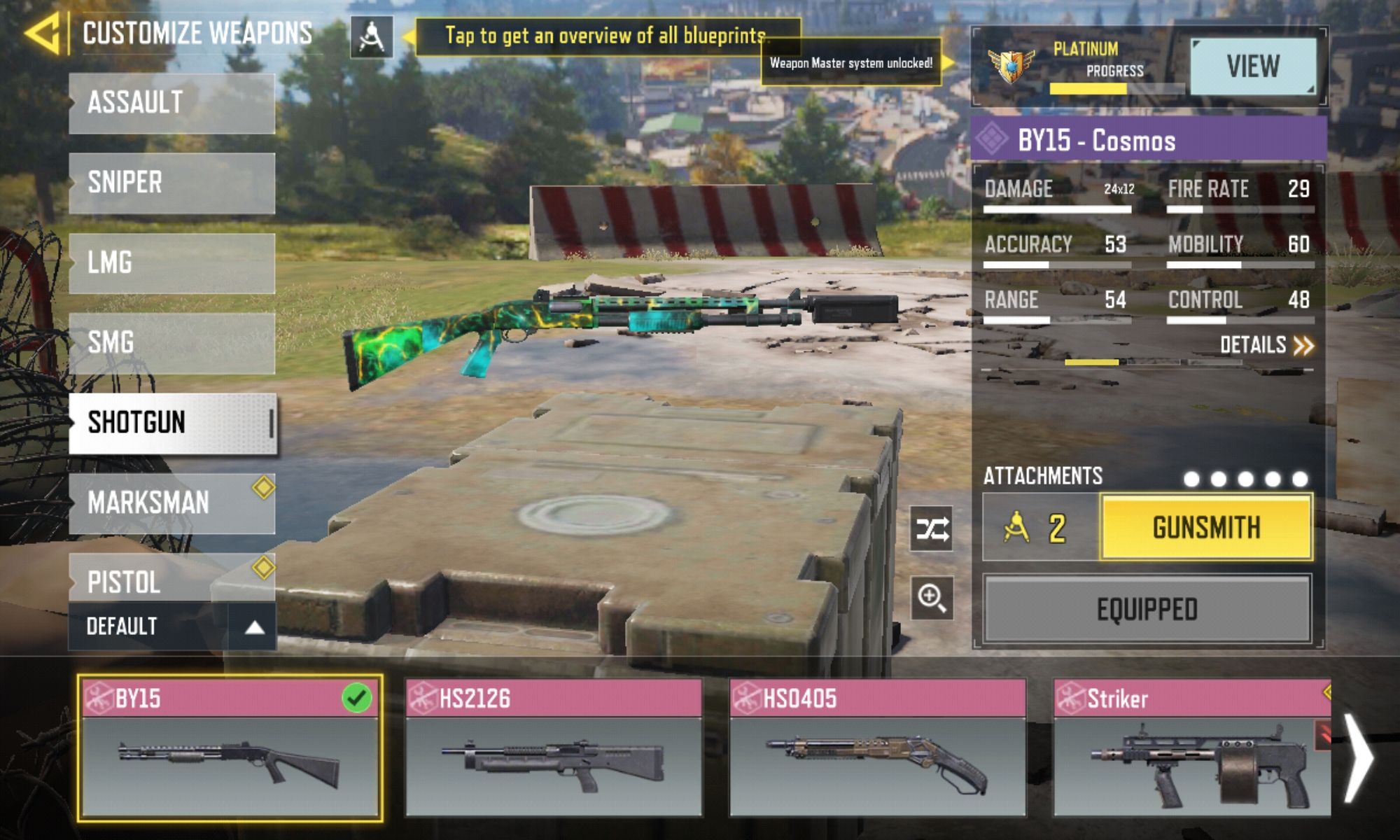The width and height of the screenshot is (1400, 840).
Task: Open the Gunsmith for BY15
Action: (1205, 527)
